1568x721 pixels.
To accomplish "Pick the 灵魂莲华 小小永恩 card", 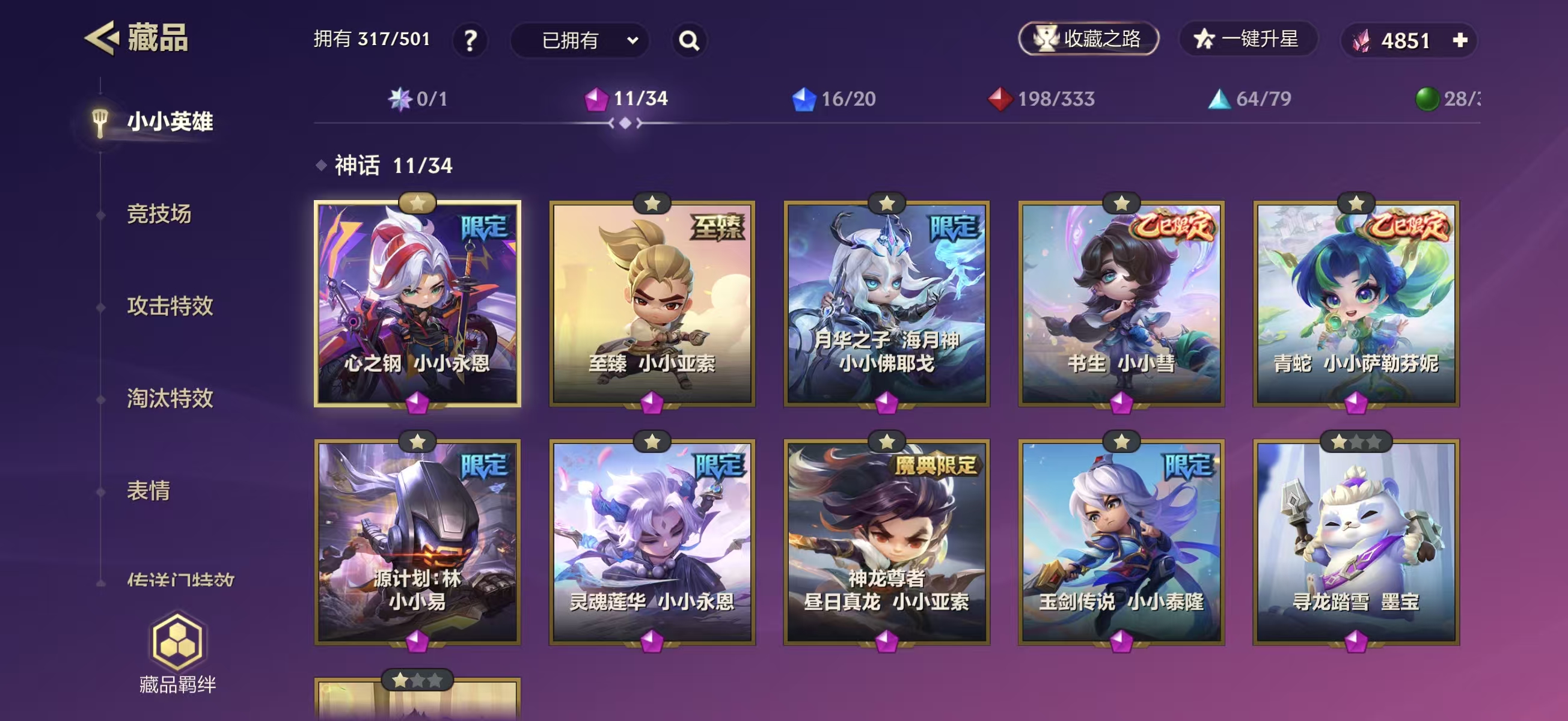I will pyautogui.click(x=652, y=543).
